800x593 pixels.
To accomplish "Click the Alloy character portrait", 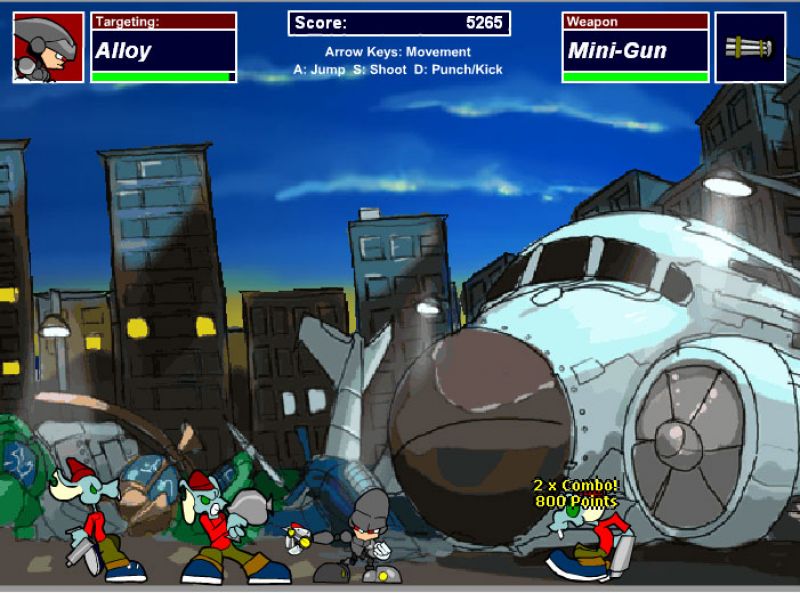I will coord(48,47).
